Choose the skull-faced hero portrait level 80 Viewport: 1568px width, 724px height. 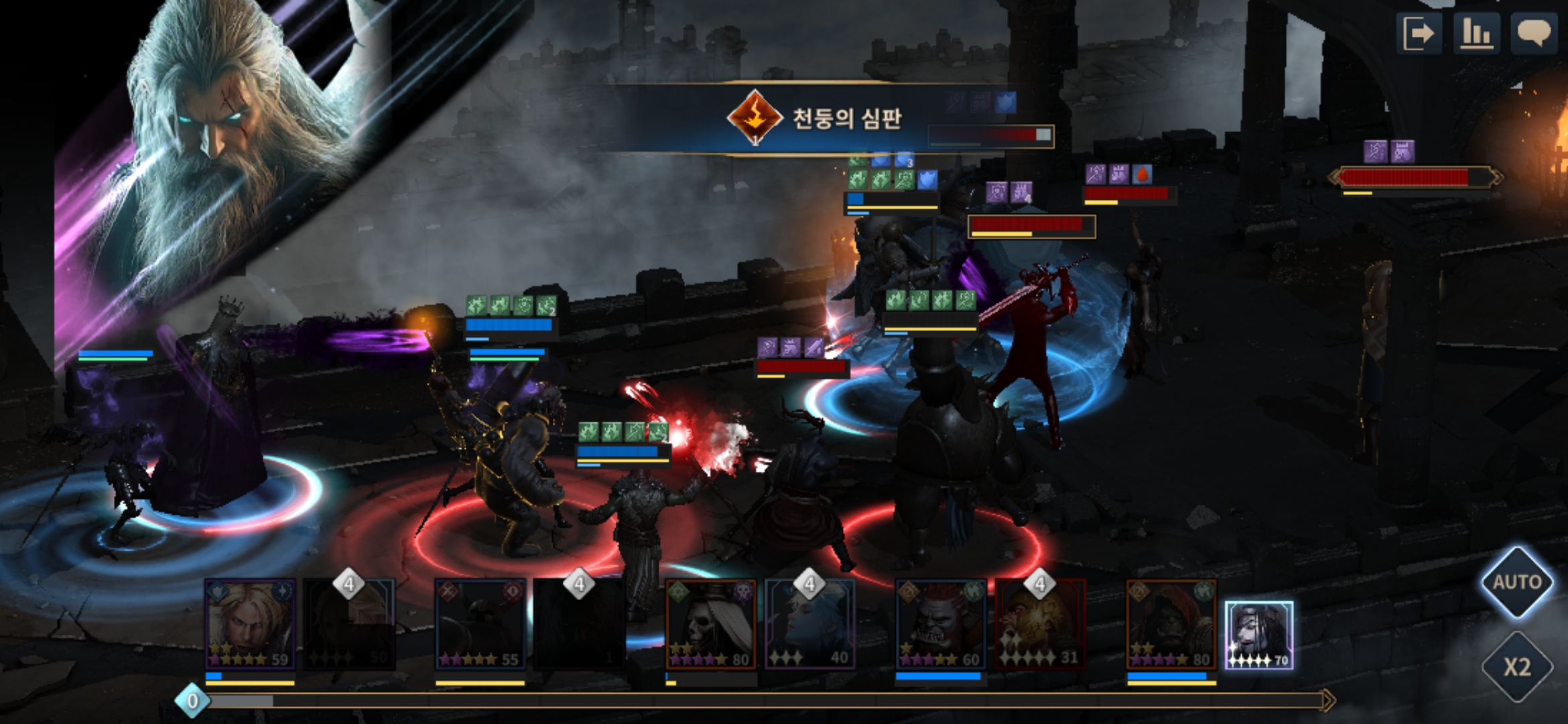tap(711, 625)
